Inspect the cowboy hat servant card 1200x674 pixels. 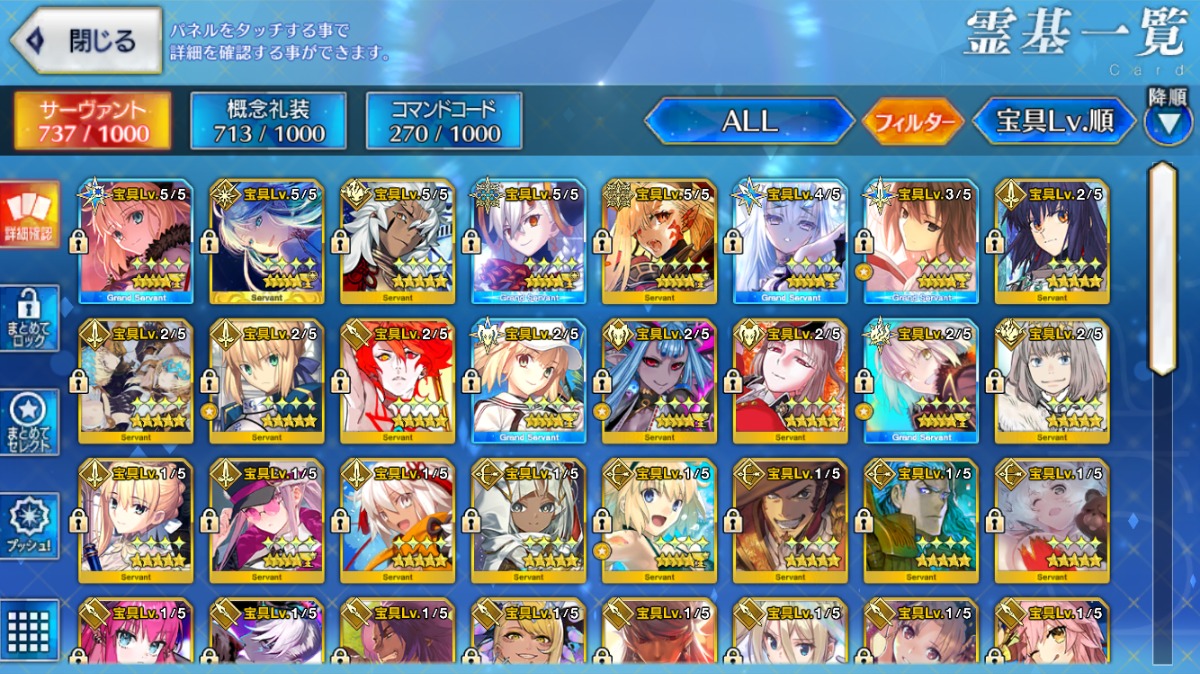pyautogui.click(x=790, y=521)
